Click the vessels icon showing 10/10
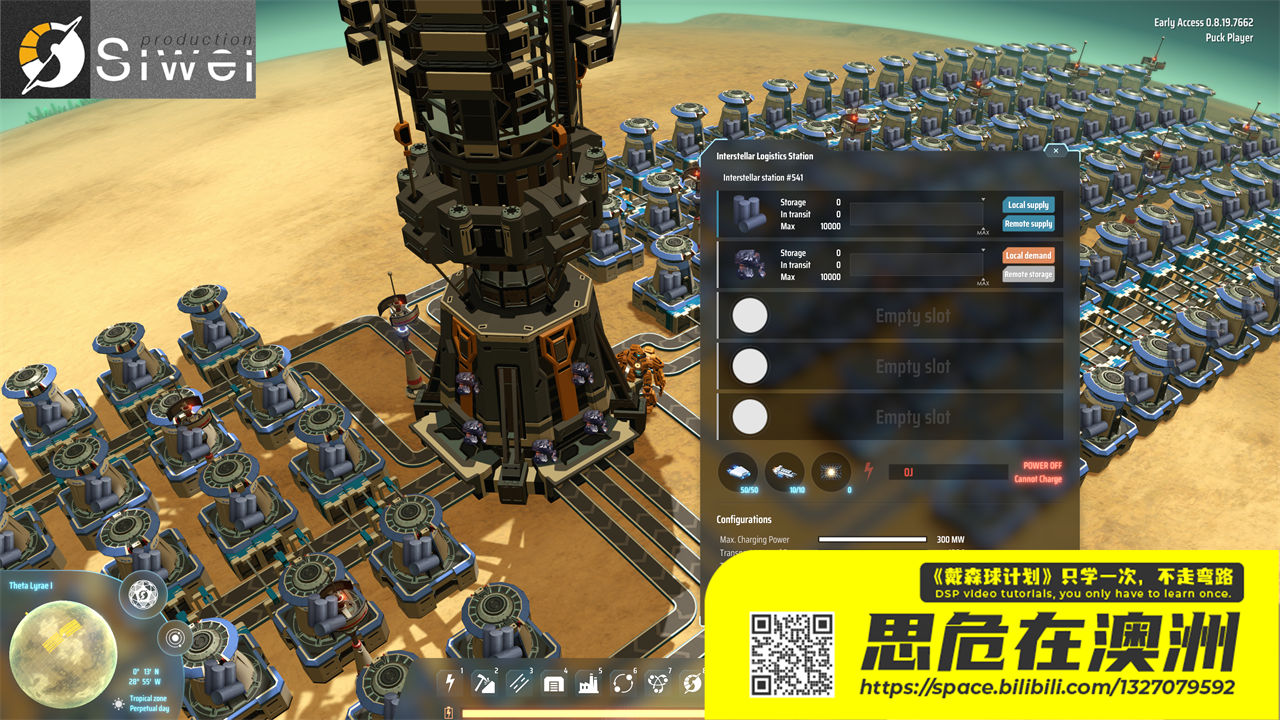 pos(783,472)
